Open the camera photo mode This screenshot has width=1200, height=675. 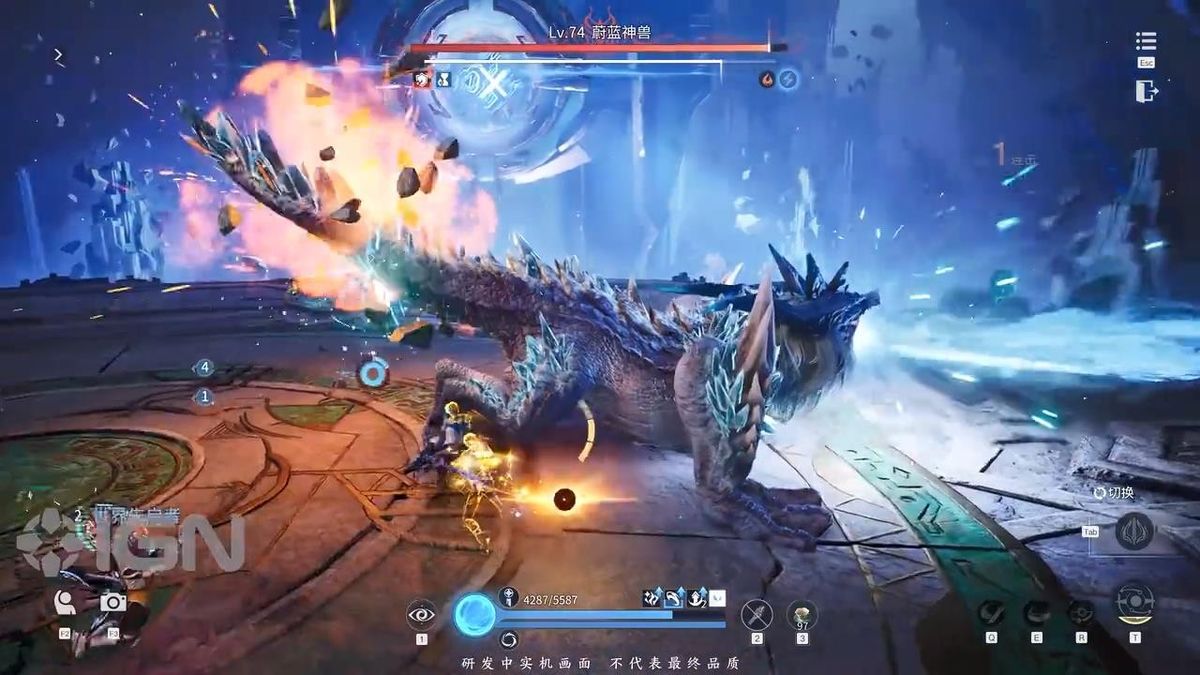coord(113,601)
